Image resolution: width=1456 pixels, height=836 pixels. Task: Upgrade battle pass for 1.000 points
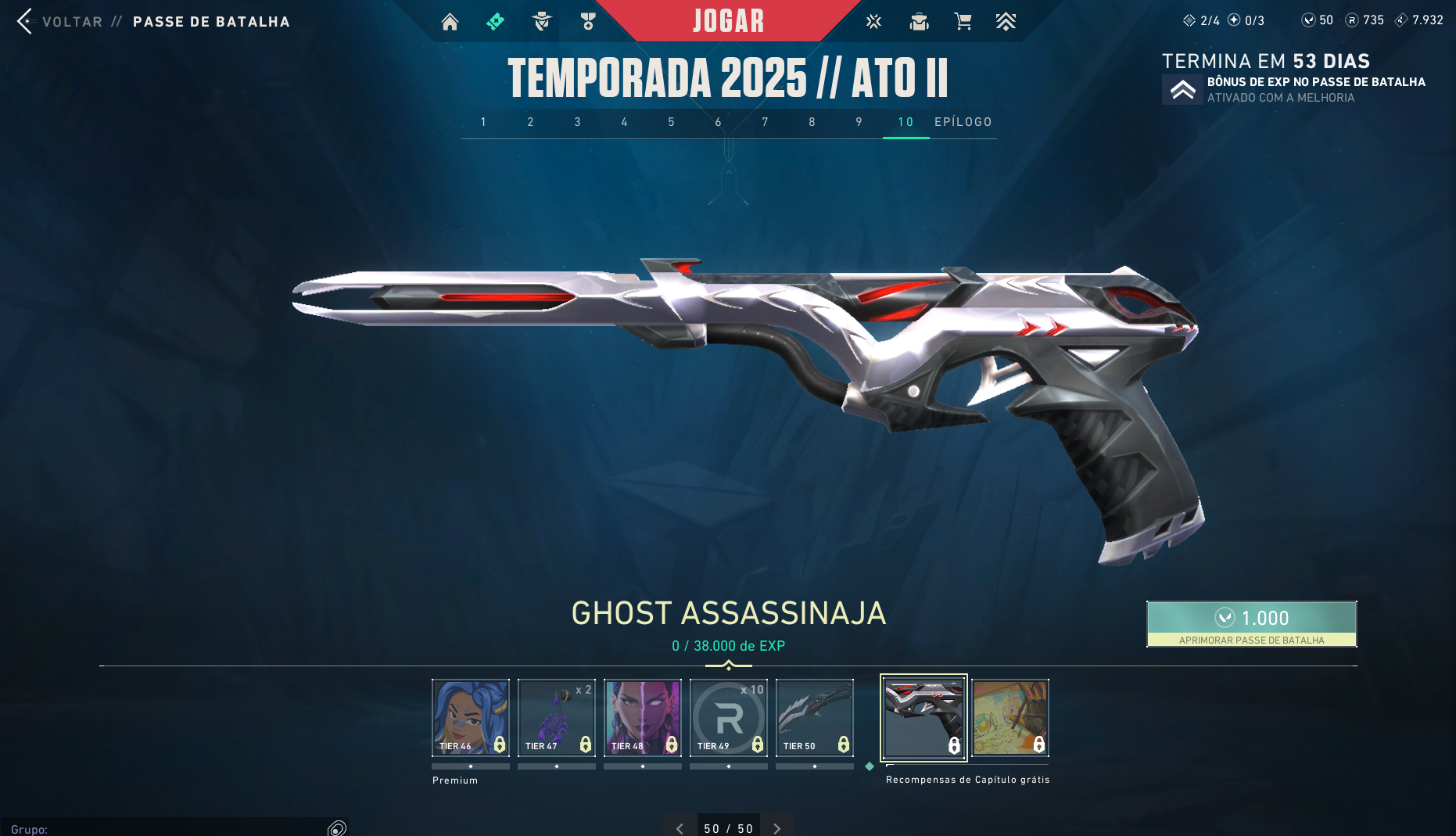pos(1251,623)
